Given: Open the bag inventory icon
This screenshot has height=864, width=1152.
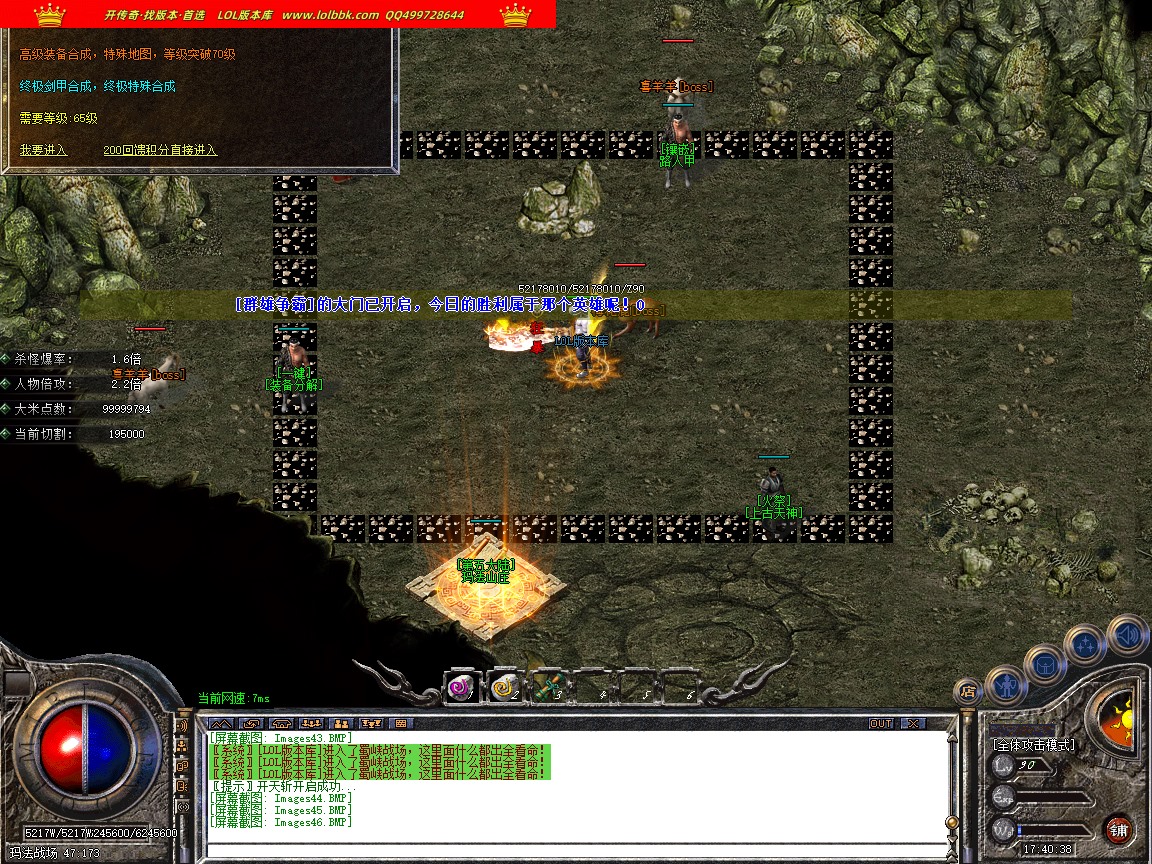Looking at the screenshot, I should click(x=1045, y=664).
